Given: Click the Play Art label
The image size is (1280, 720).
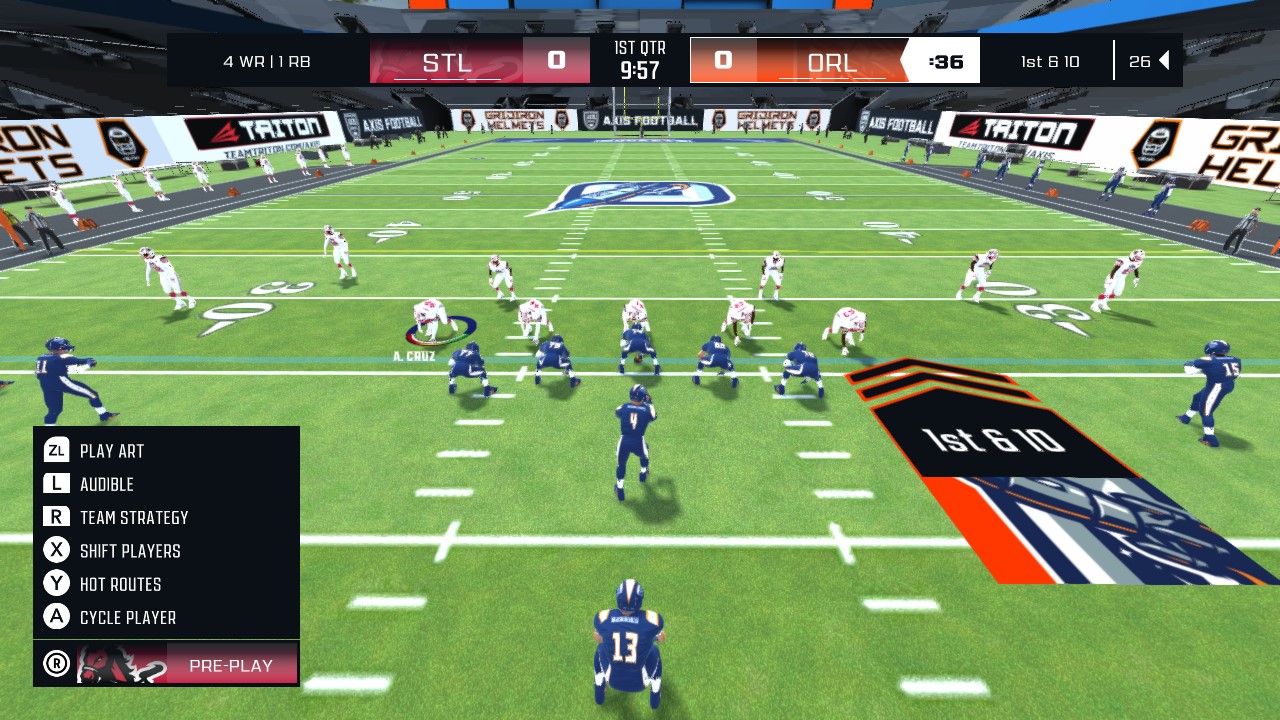Looking at the screenshot, I should pos(110,451).
